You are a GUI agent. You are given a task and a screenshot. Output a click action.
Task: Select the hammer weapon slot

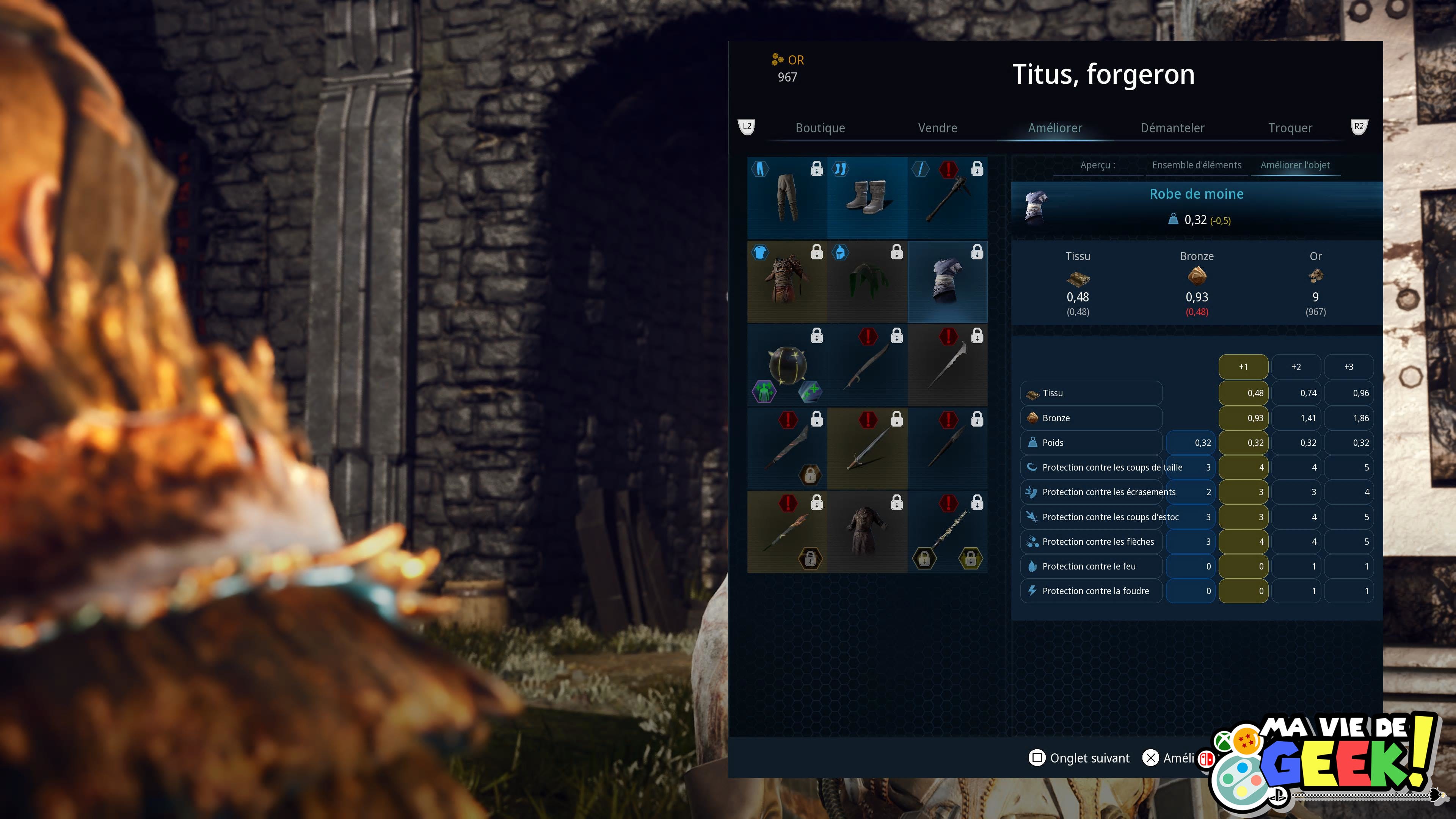point(947,198)
